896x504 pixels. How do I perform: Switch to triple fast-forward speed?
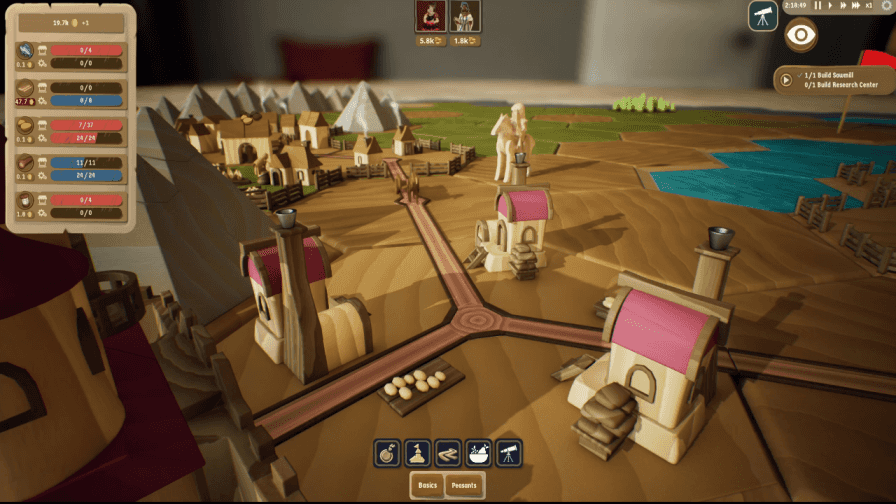point(856,6)
